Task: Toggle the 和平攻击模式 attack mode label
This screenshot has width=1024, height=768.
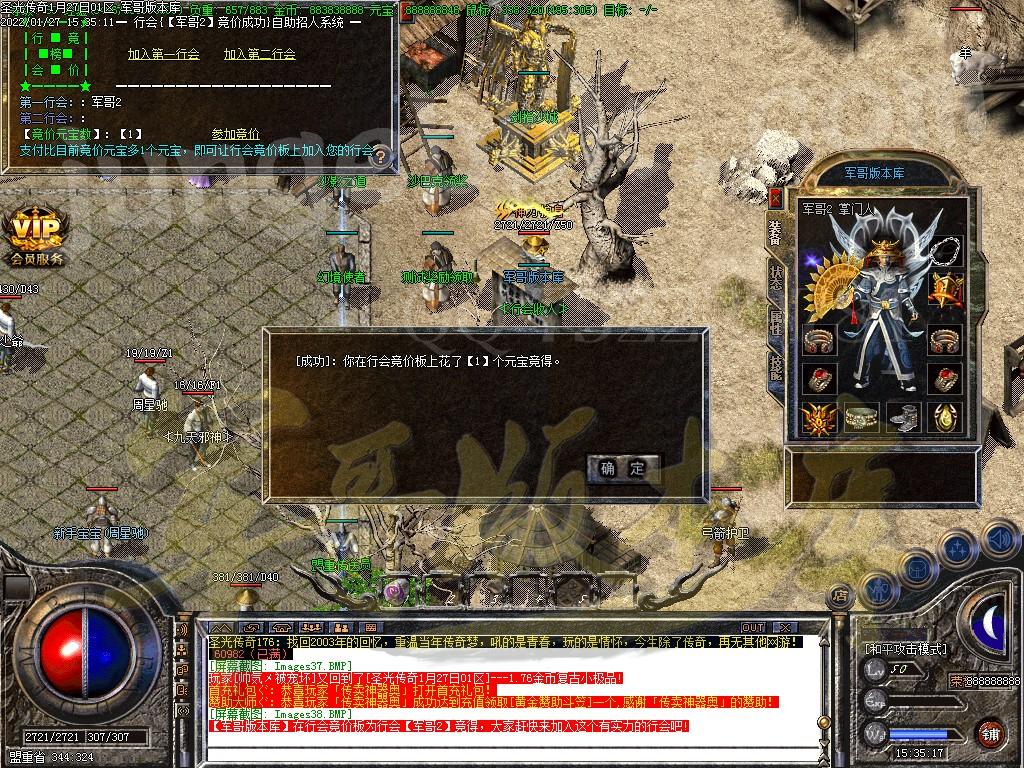Action: [906, 649]
